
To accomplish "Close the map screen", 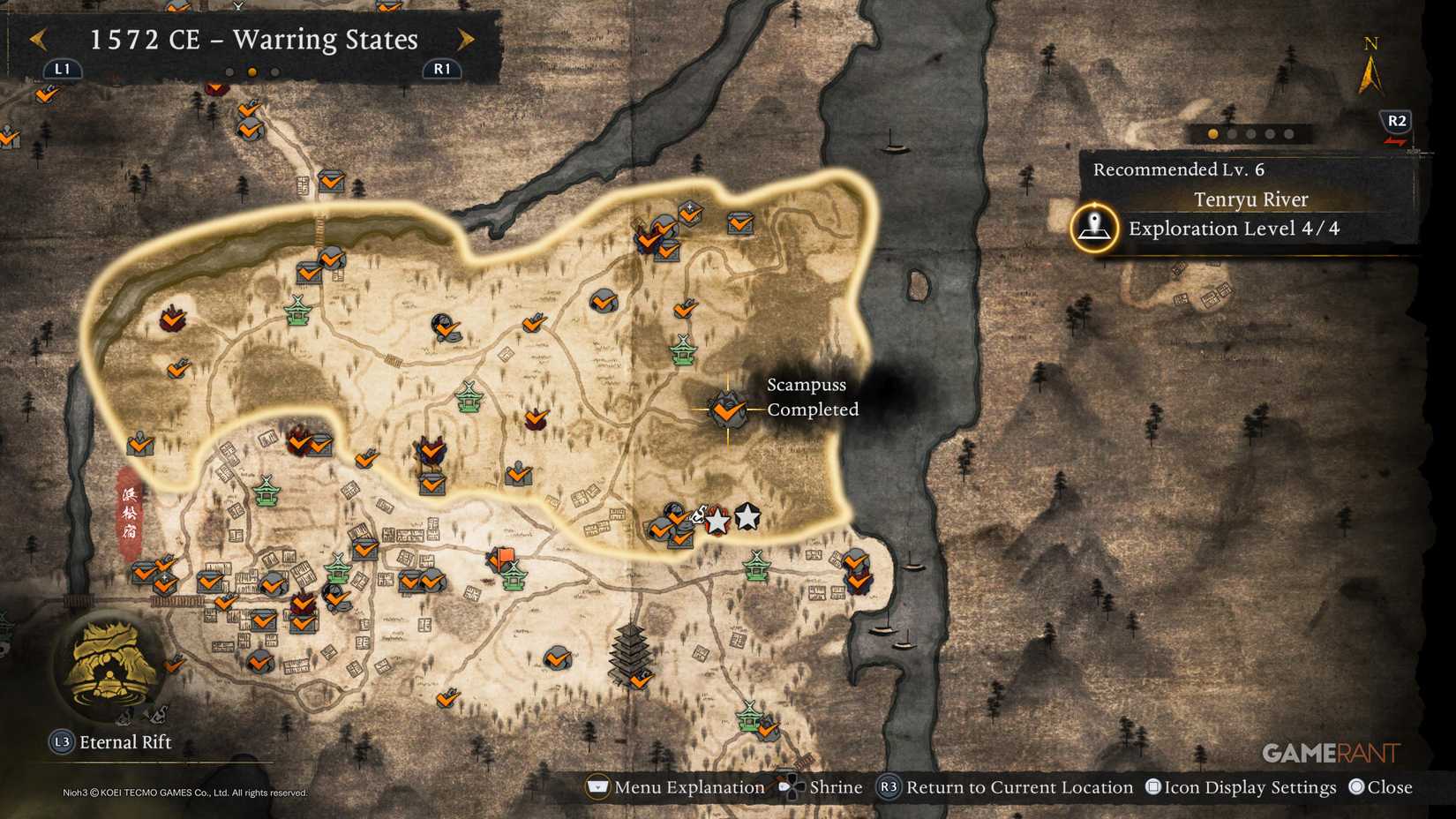I will coord(1381,786).
